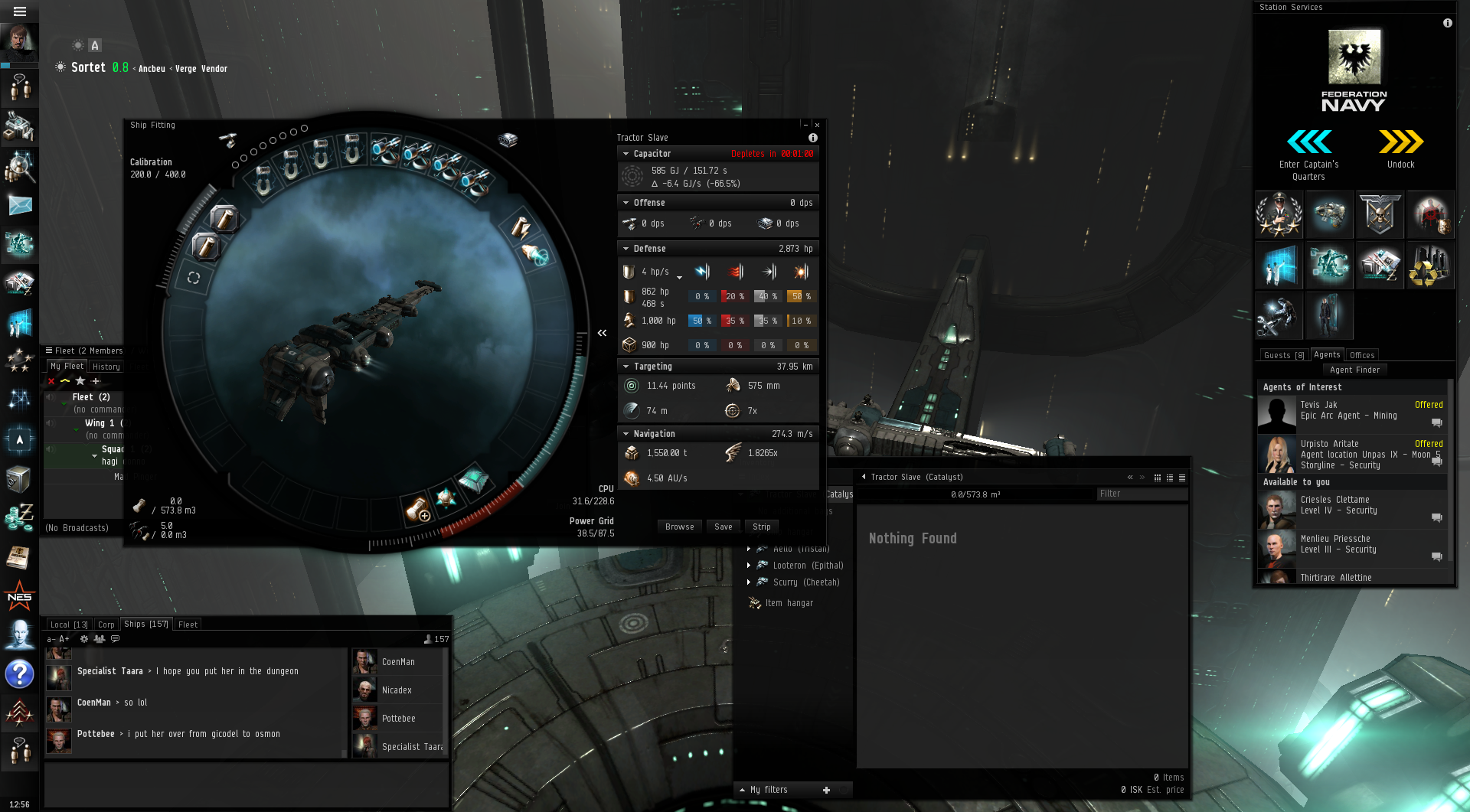Open the History tab in Fleet window
The height and width of the screenshot is (812, 1470).
106,367
